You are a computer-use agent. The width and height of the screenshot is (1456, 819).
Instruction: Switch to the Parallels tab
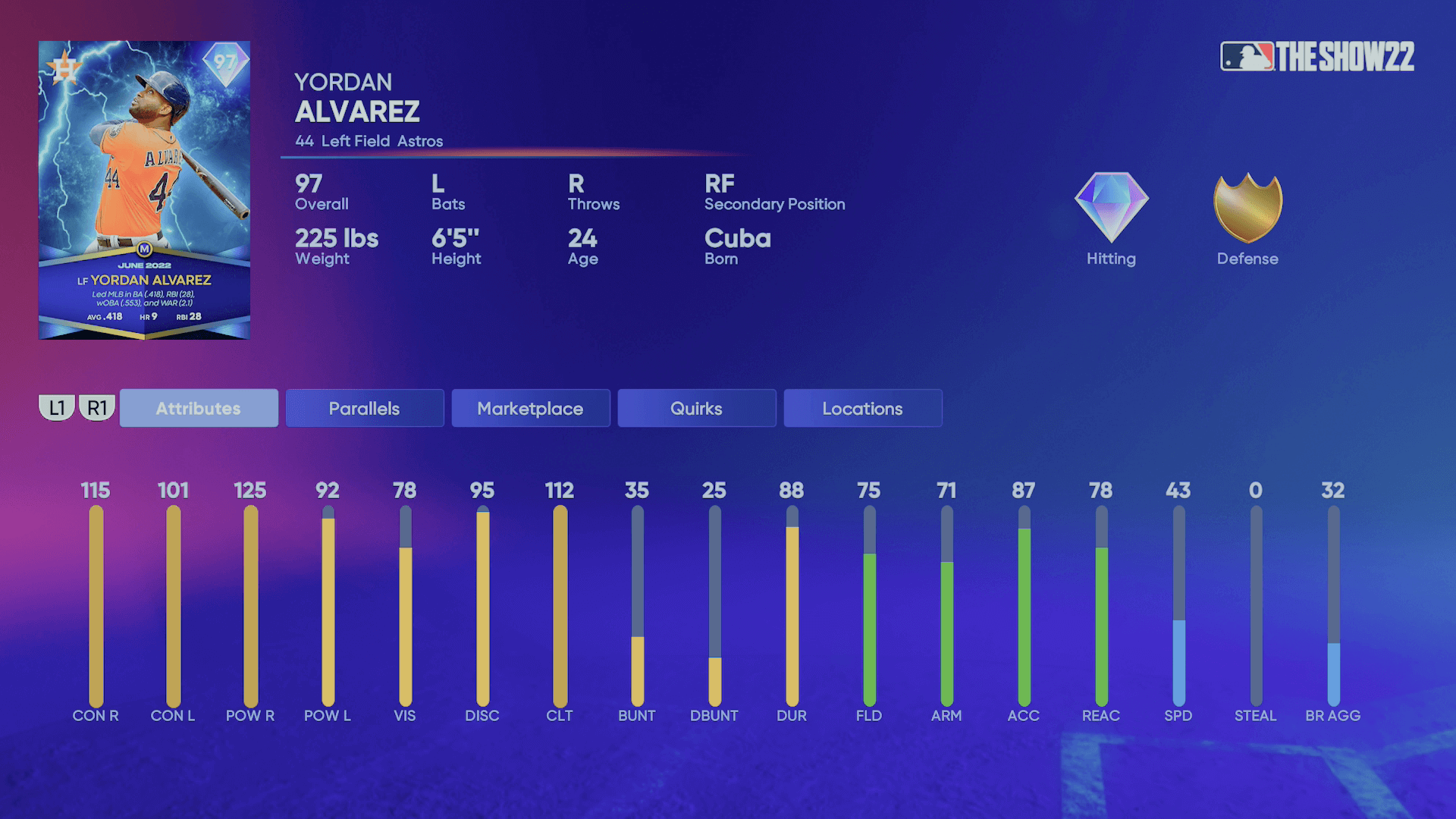tap(364, 408)
